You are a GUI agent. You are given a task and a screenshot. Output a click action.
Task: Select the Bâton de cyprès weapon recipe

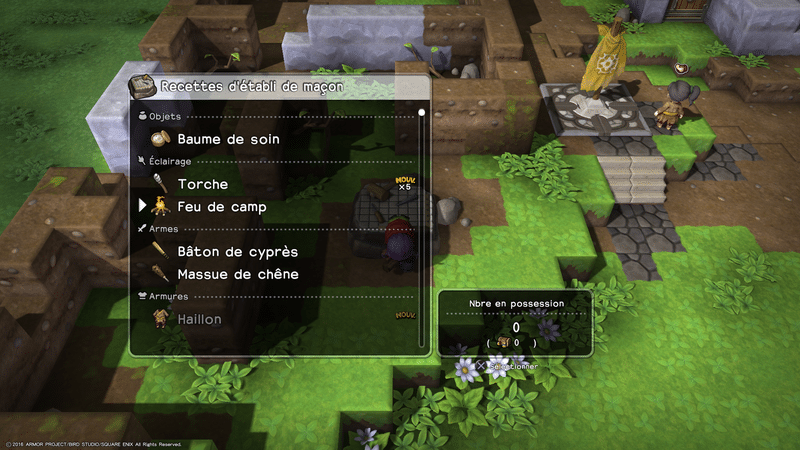(x=237, y=251)
